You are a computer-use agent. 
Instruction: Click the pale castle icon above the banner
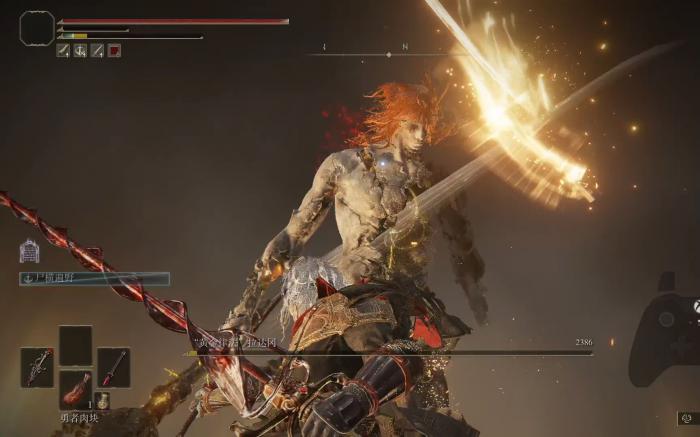[x=29, y=251]
